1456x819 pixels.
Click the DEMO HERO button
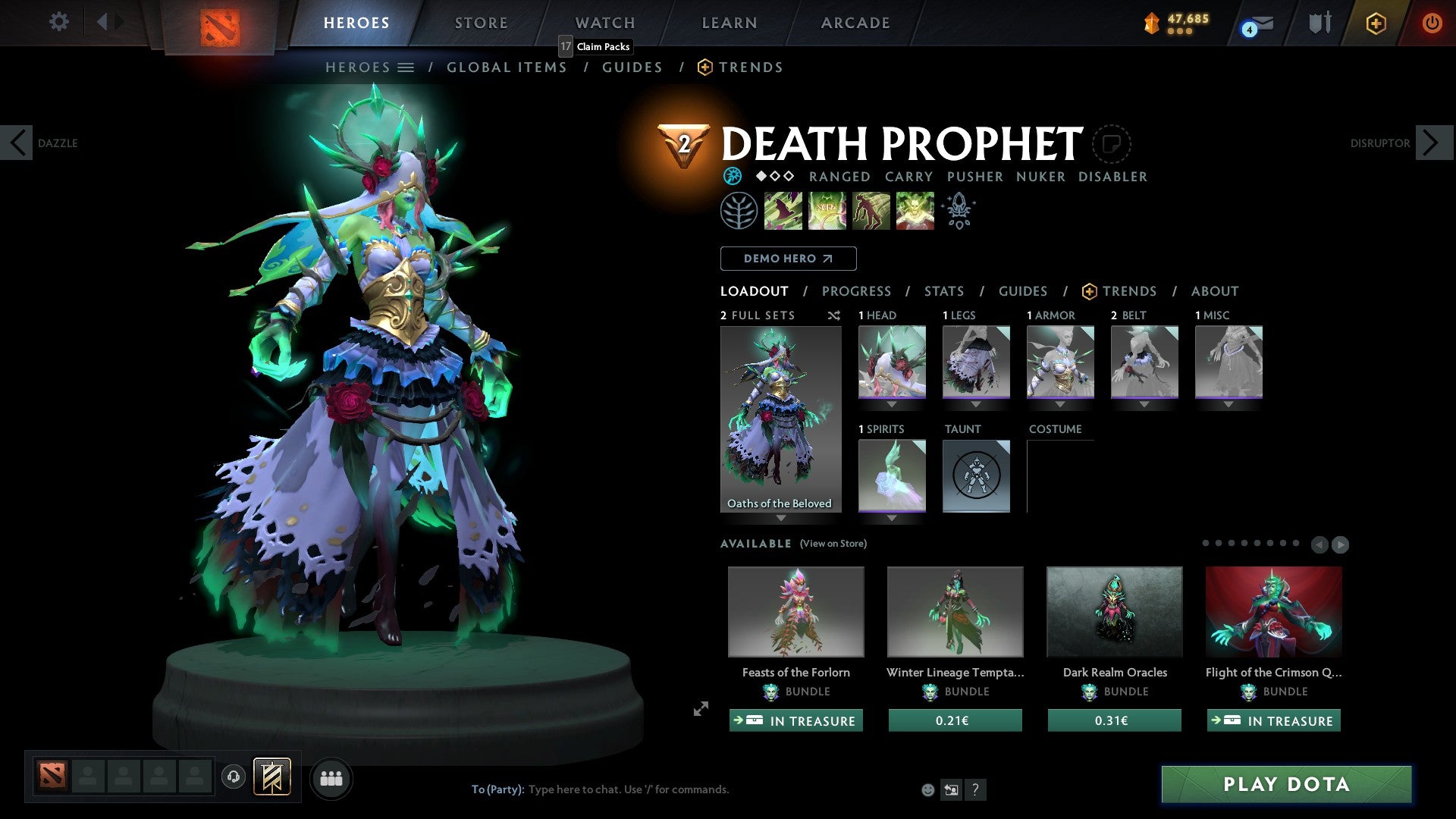[787, 258]
